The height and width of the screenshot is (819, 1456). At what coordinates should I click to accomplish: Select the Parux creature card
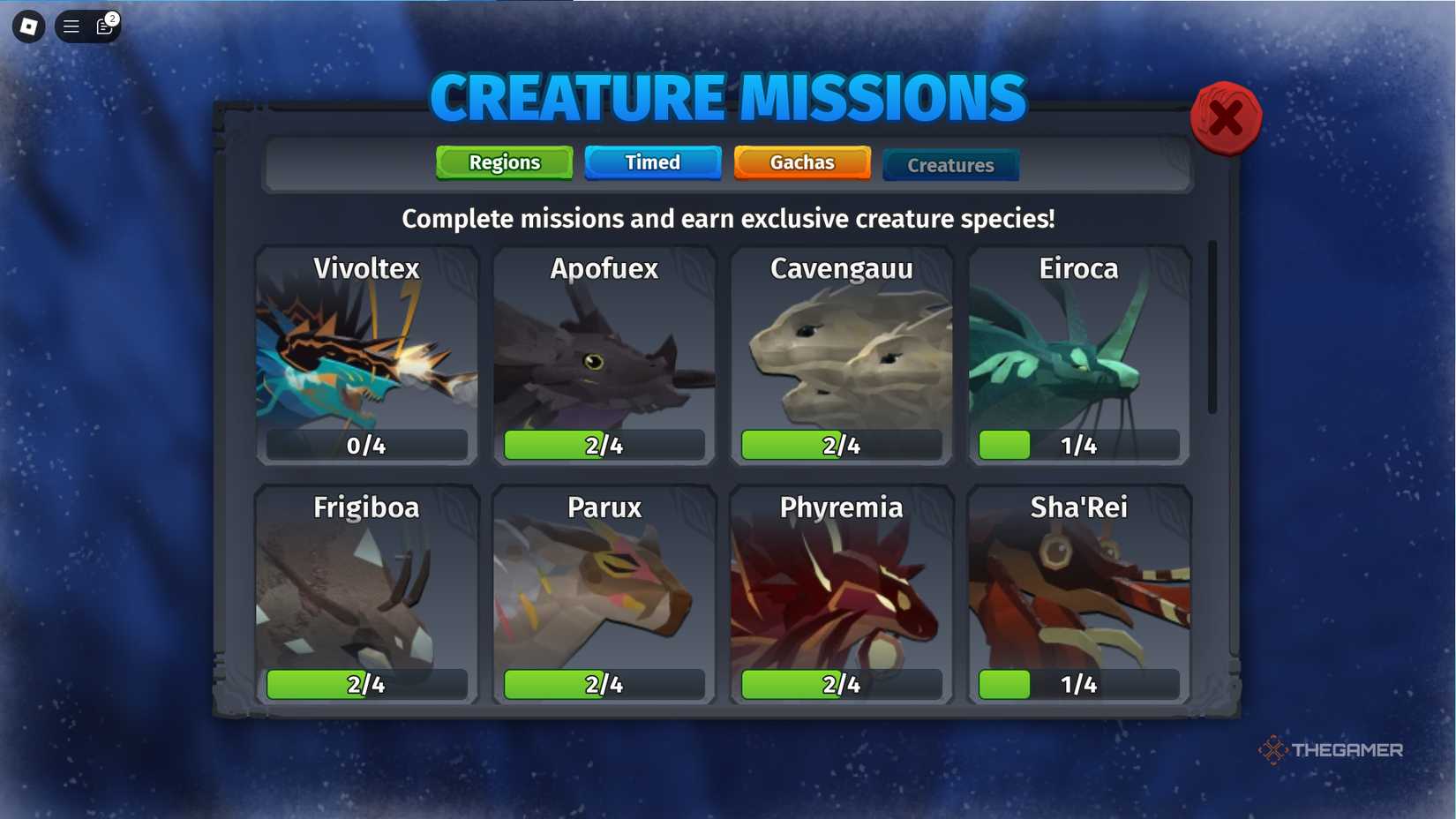click(604, 591)
